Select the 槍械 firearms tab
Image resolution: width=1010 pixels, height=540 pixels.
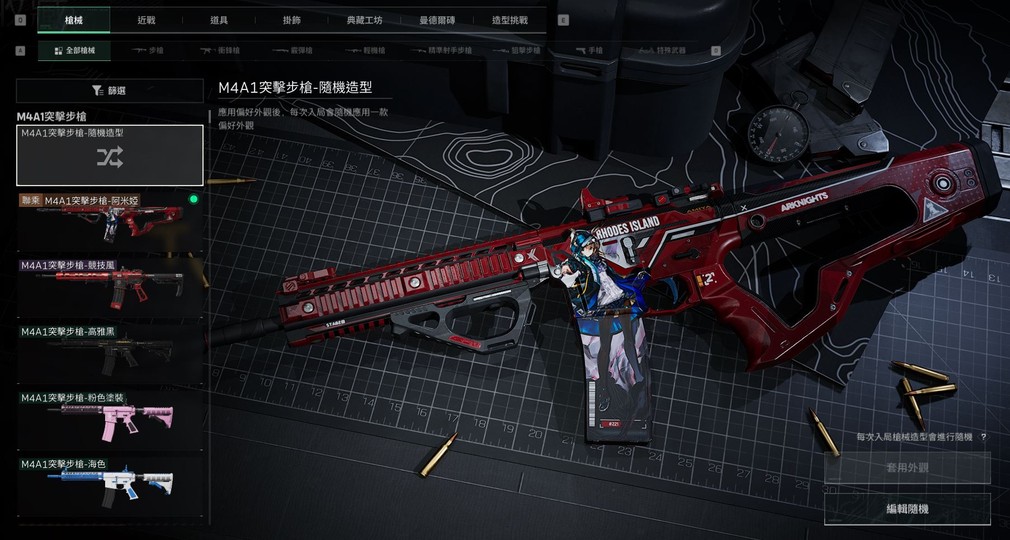(74, 19)
